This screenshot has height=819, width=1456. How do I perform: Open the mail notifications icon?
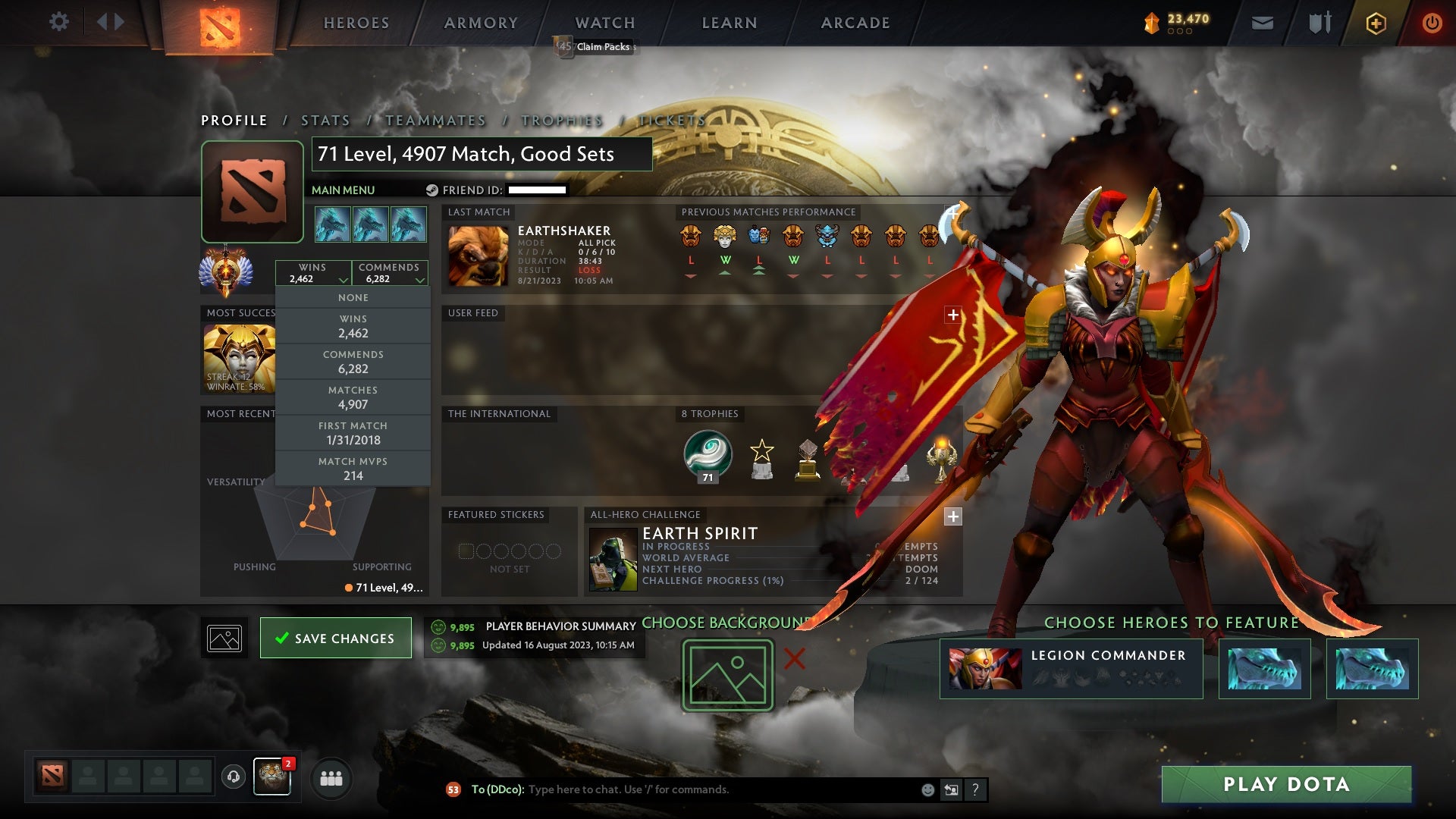pyautogui.click(x=1262, y=23)
